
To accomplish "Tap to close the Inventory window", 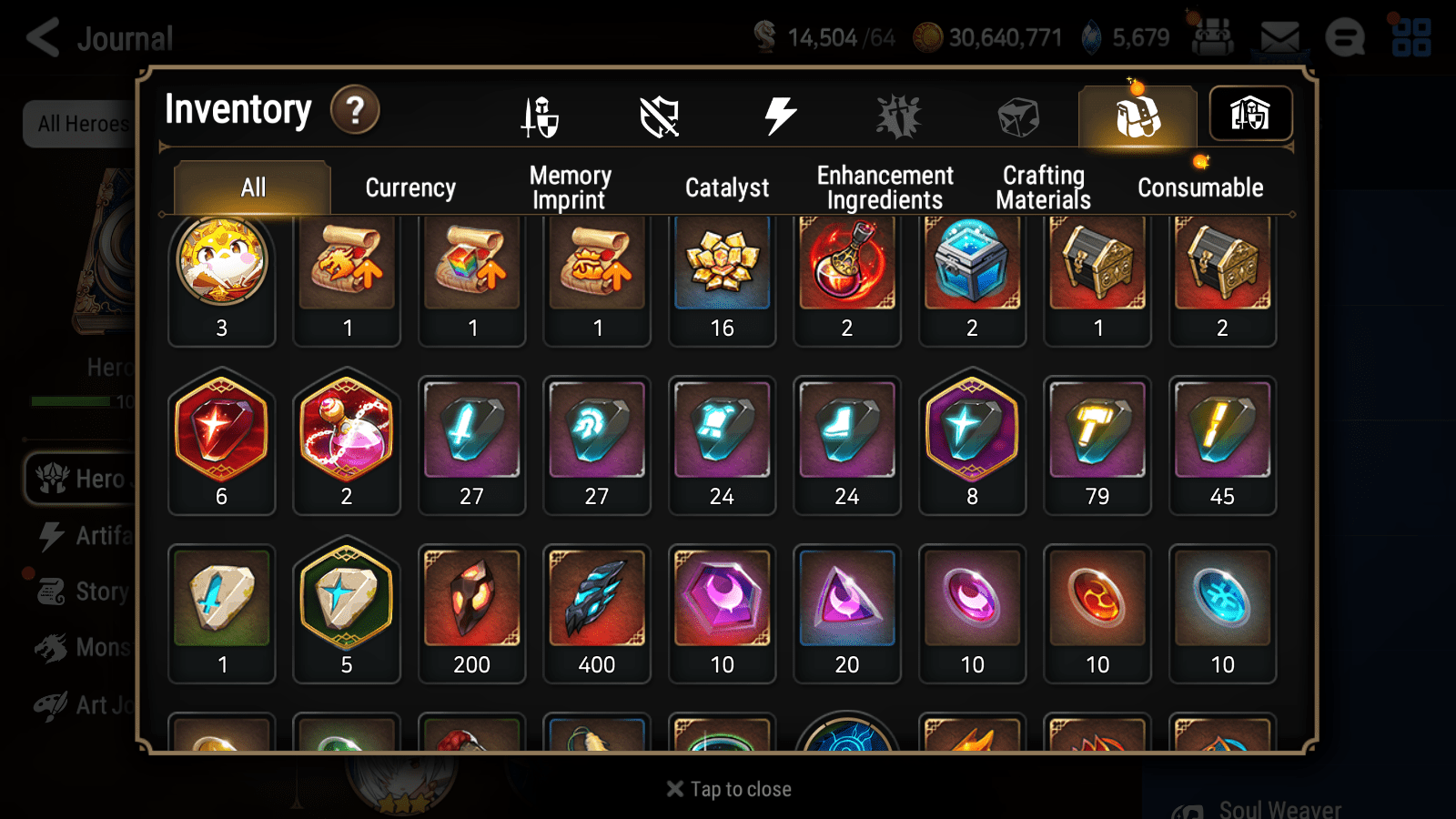I will coord(728,788).
